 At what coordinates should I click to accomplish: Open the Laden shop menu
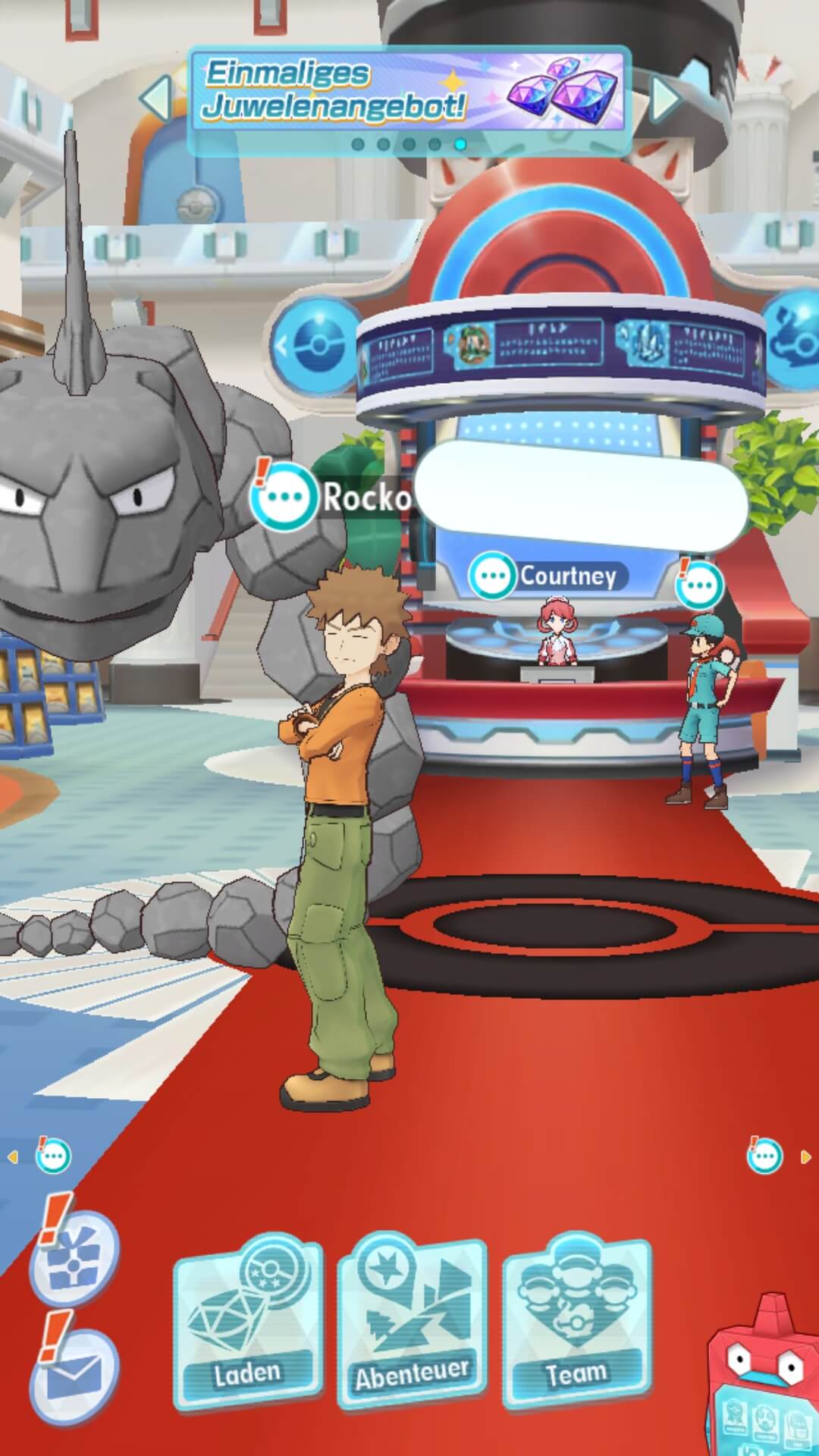248,1320
